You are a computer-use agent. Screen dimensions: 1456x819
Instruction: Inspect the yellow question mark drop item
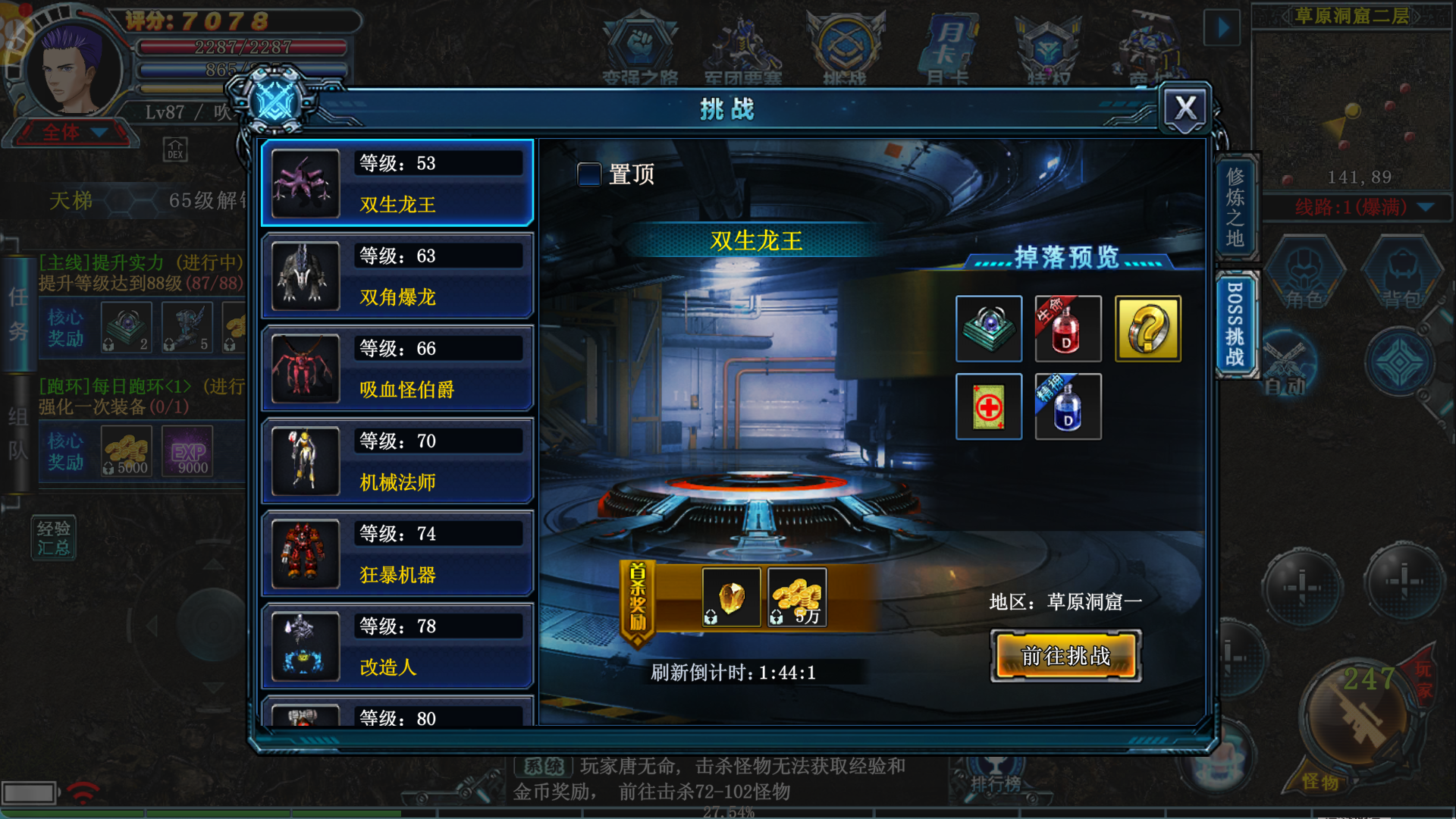pyautogui.click(x=1147, y=328)
